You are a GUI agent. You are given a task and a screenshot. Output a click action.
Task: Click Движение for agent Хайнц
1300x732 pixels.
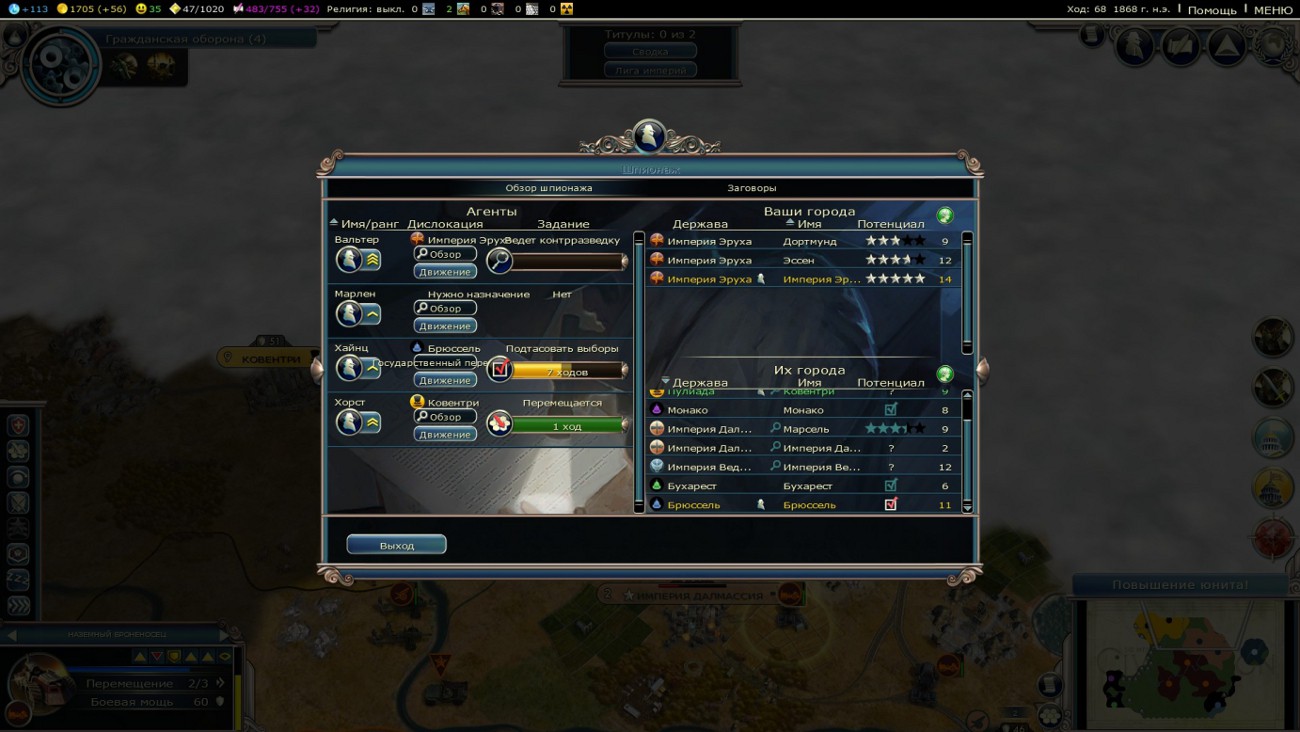(445, 381)
